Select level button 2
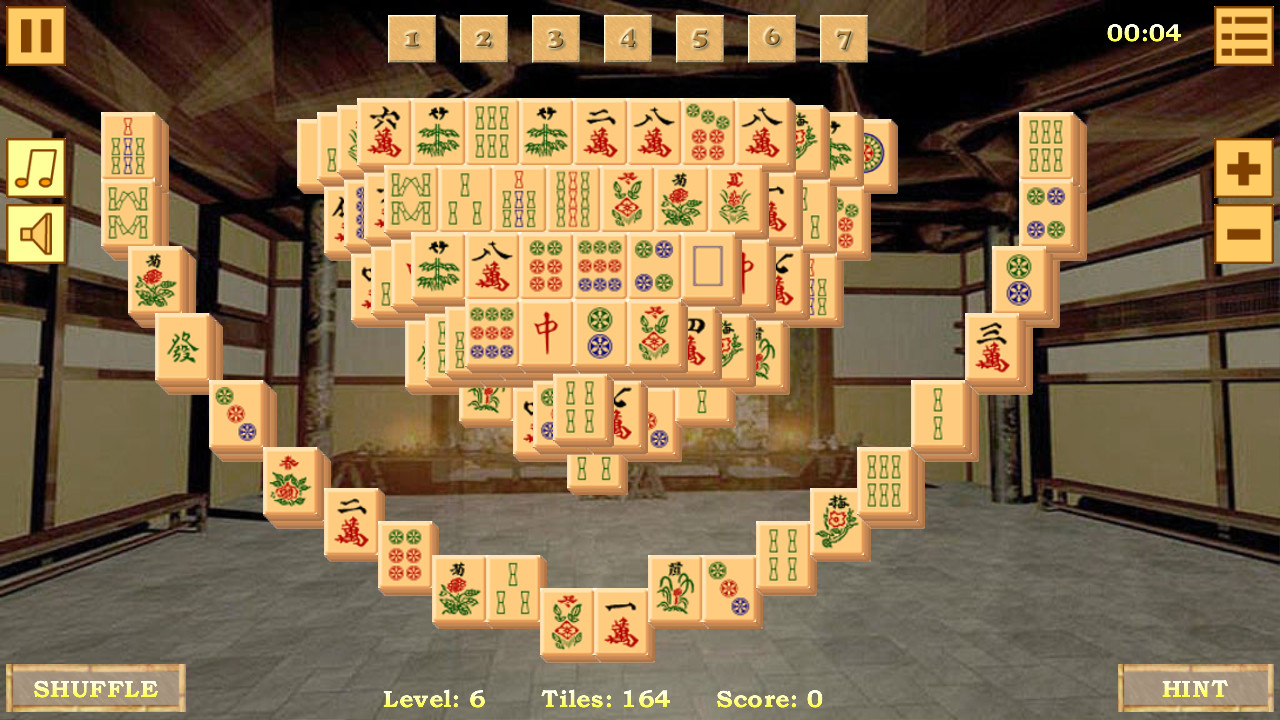This screenshot has width=1280, height=720. pos(484,40)
